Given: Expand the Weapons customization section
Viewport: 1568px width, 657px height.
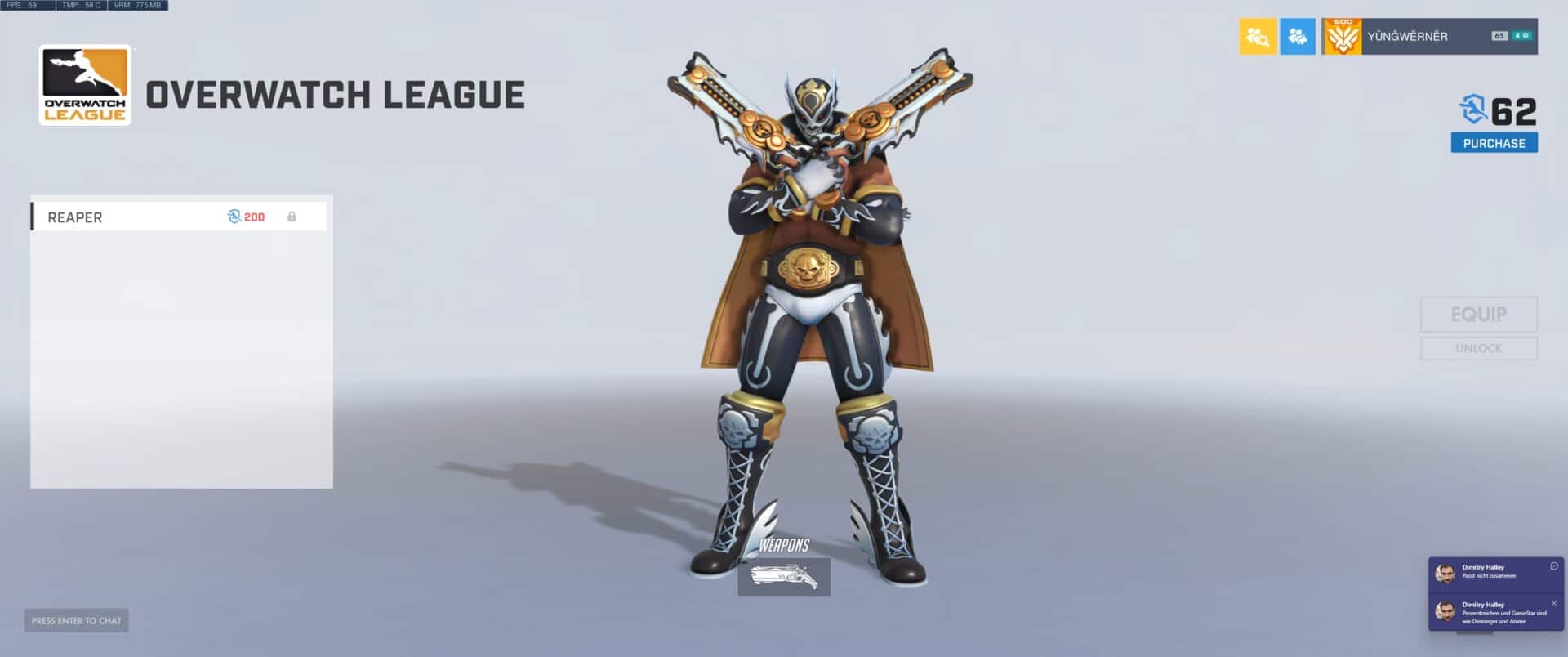Looking at the screenshot, I should click(x=786, y=546).
